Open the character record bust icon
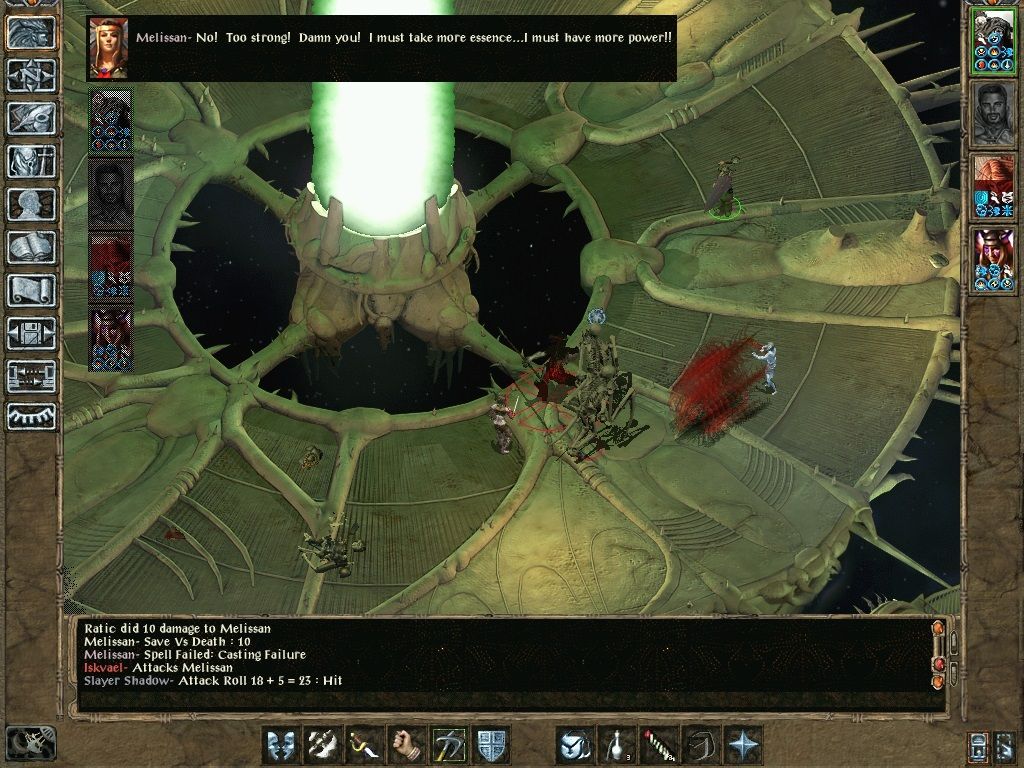Image resolution: width=1024 pixels, height=768 pixels. click(x=31, y=204)
